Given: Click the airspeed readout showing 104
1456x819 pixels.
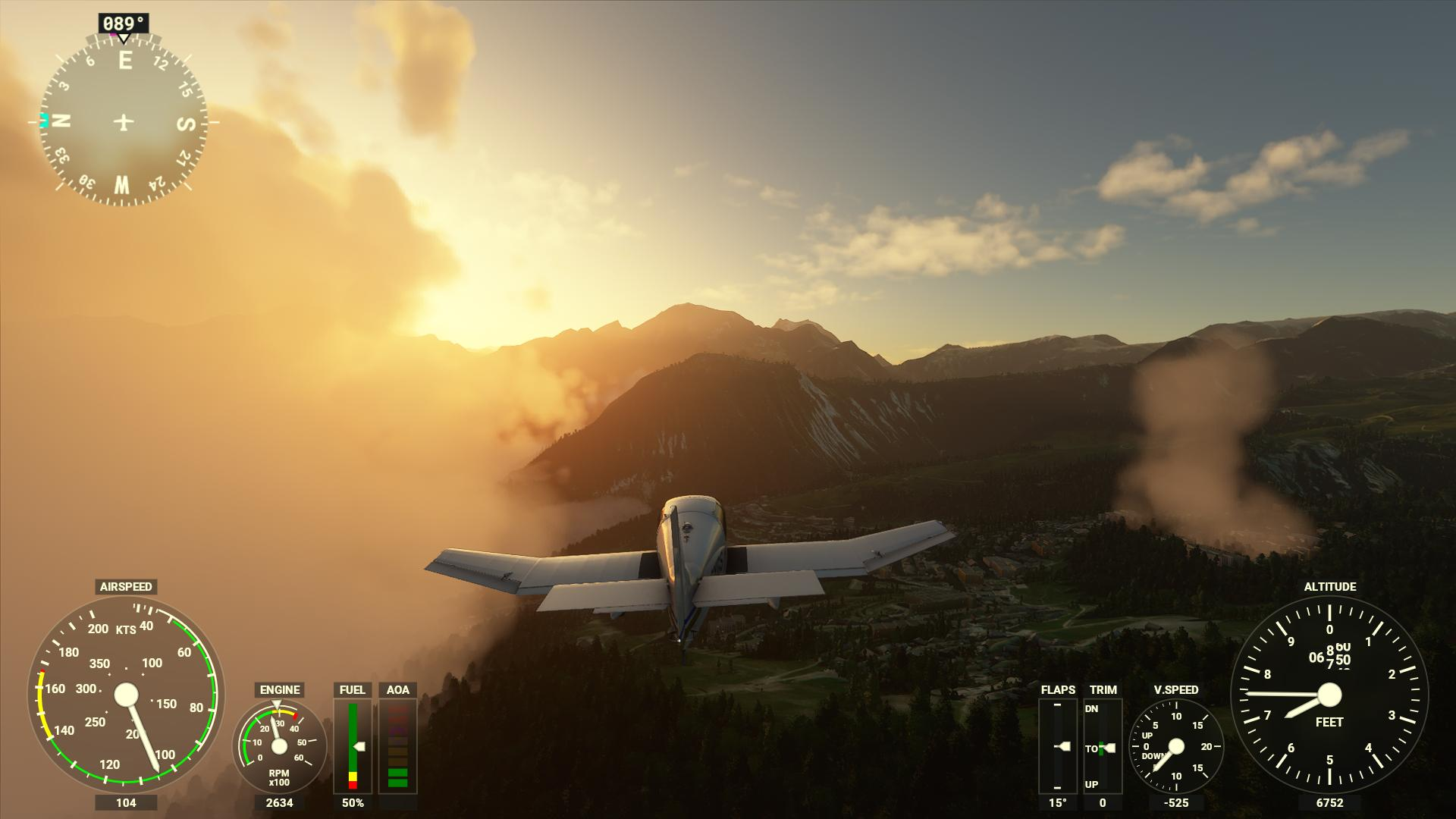Looking at the screenshot, I should 125,801.
